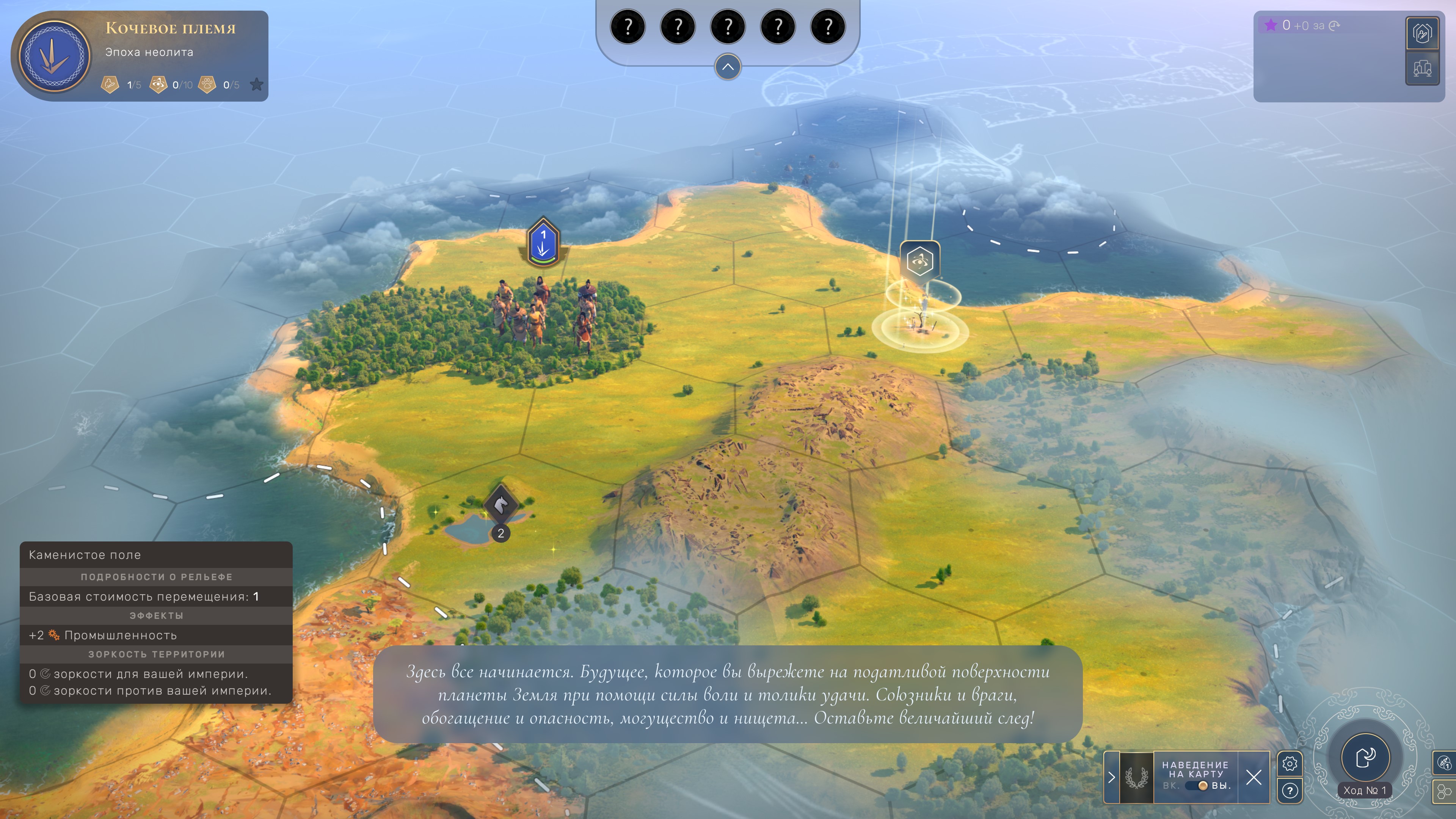Click the wheat icon with badge 1
This screenshot has width=1456, height=819.
click(x=1445, y=763)
